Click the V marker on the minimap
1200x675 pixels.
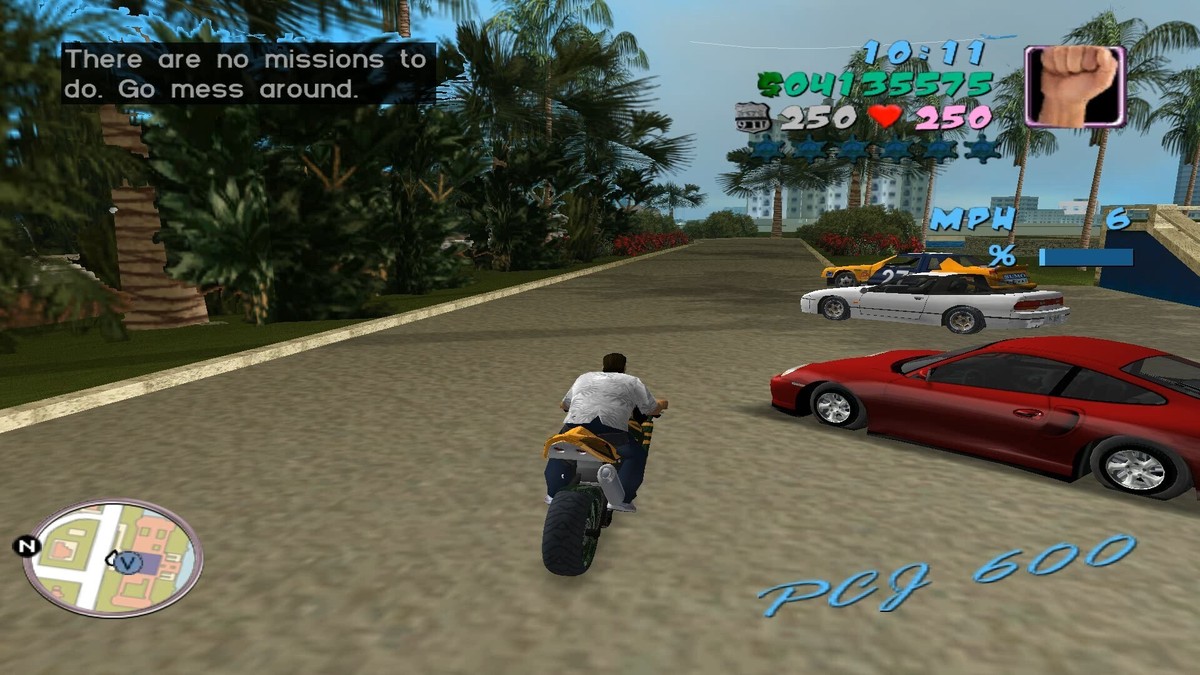click(126, 562)
